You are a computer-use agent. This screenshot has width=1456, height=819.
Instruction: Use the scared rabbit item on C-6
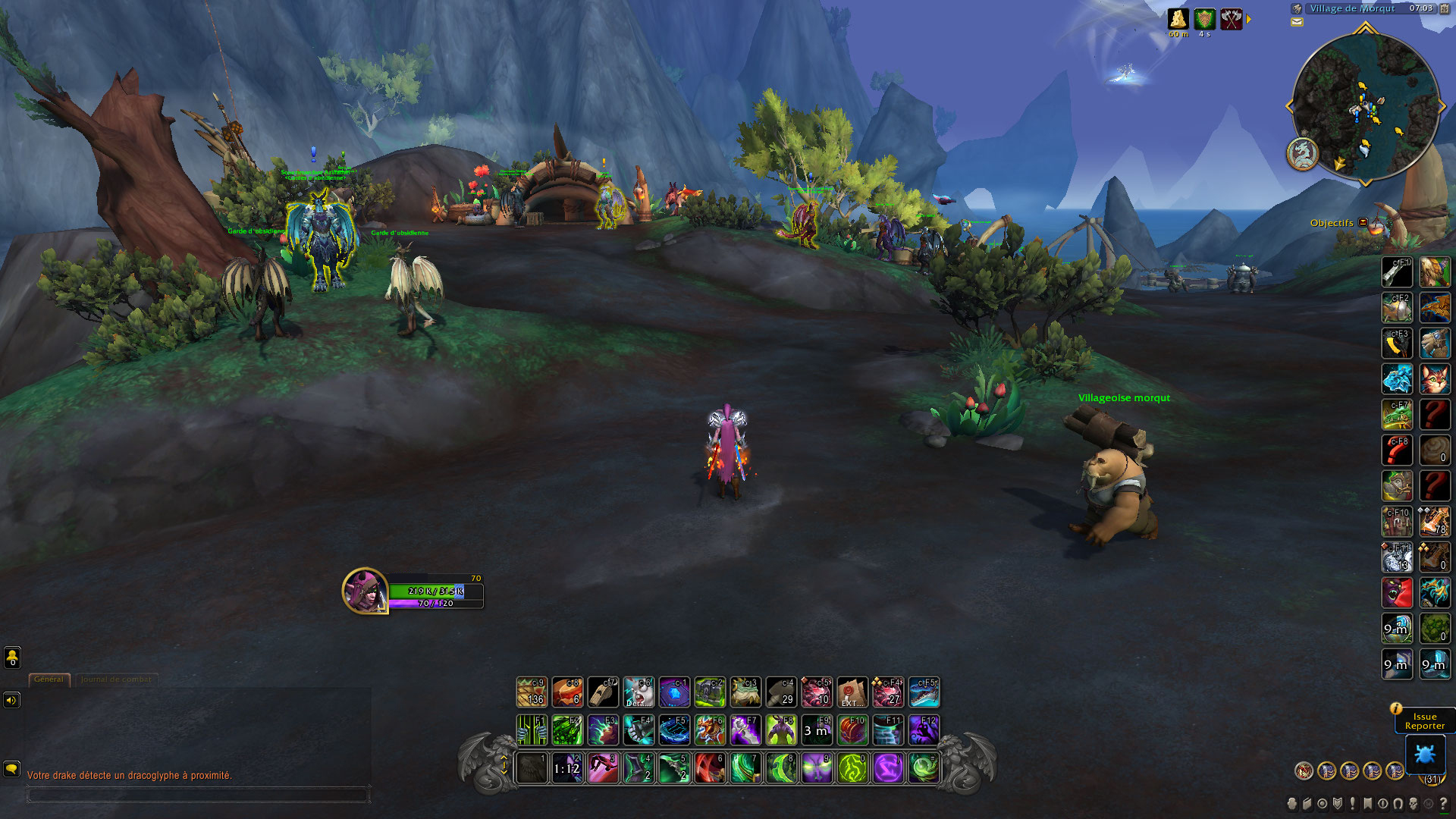pyautogui.click(x=639, y=692)
